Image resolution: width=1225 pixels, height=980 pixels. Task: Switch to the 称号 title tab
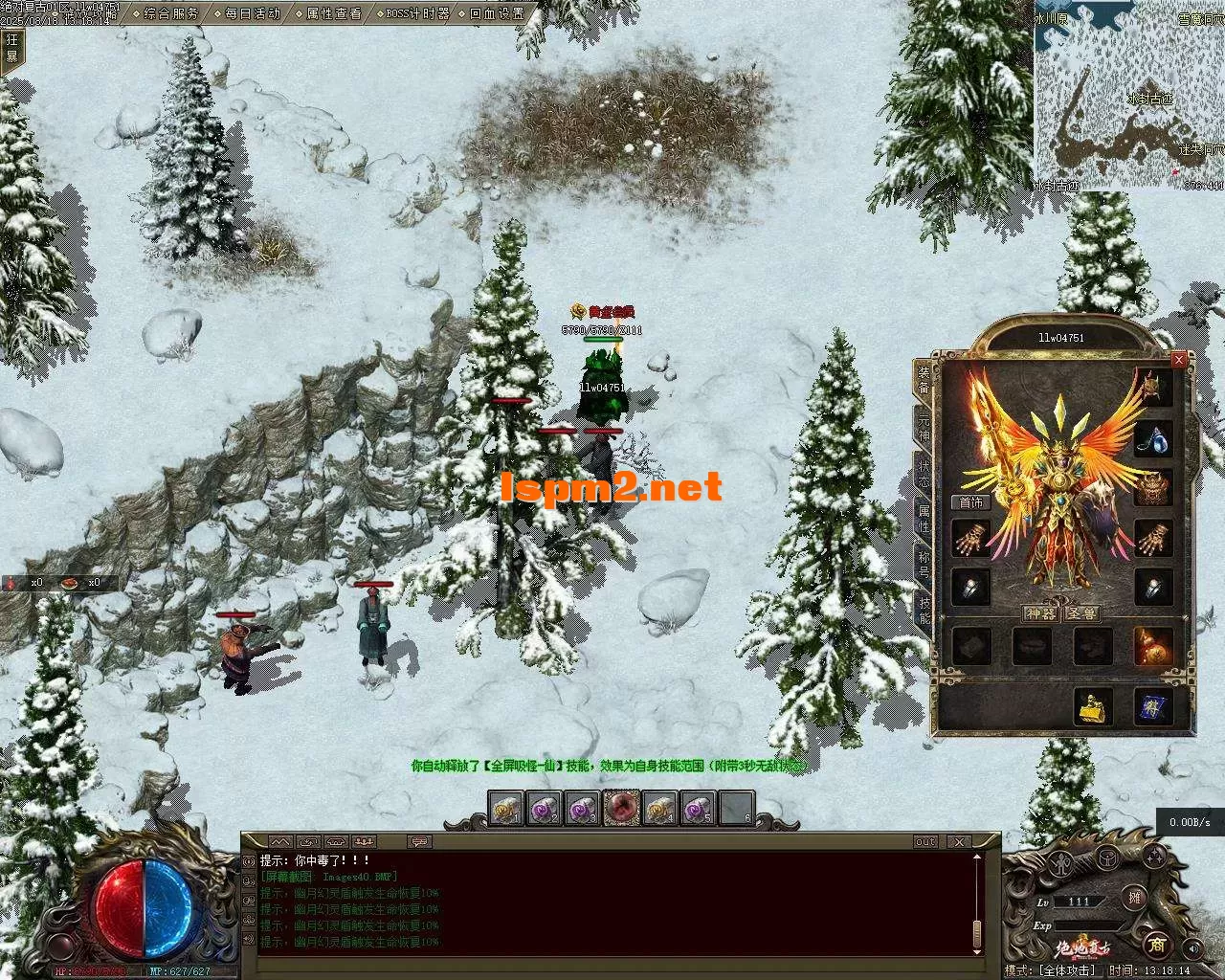[x=924, y=564]
